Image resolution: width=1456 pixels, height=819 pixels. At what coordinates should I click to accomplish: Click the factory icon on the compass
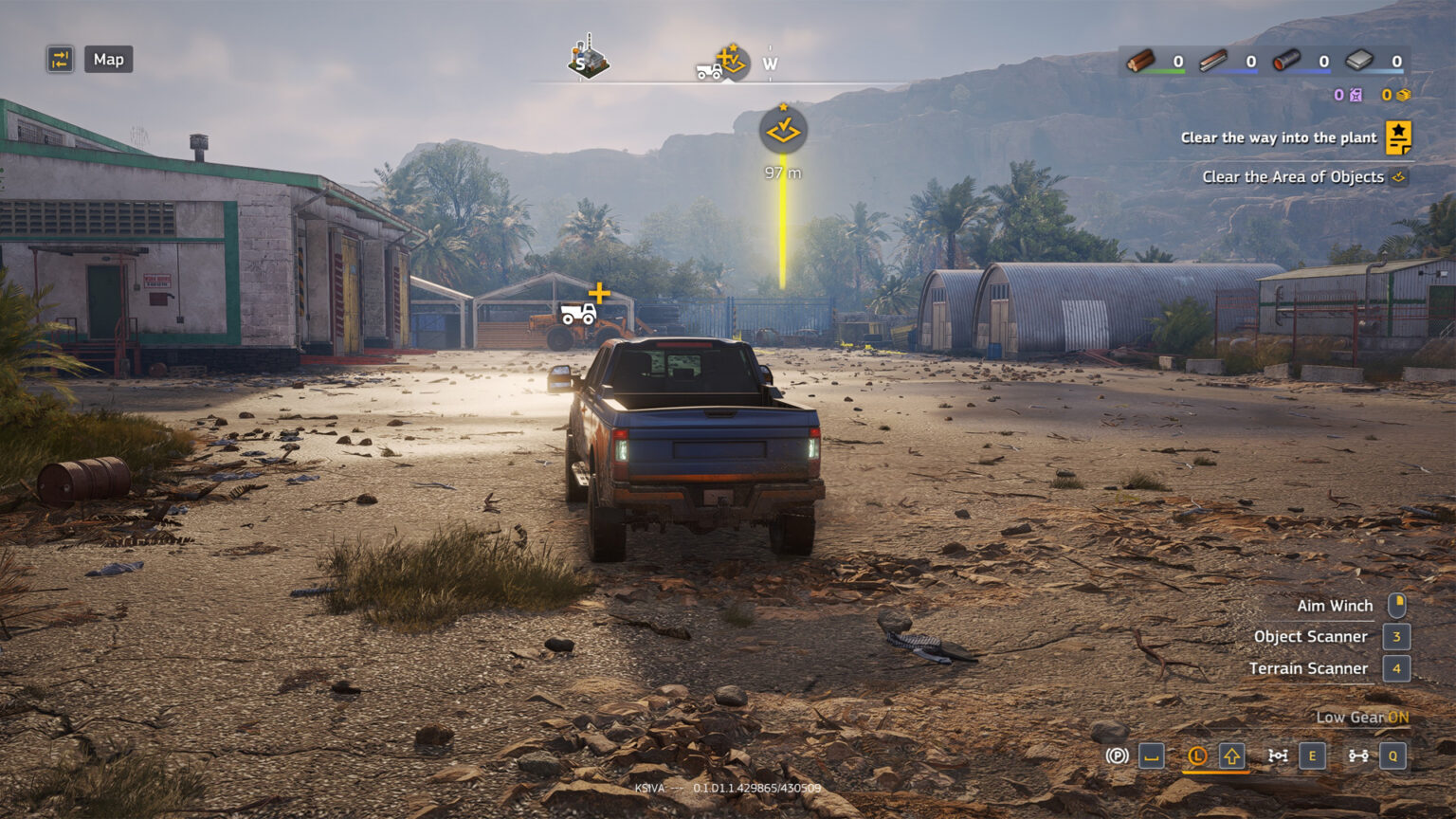588,62
